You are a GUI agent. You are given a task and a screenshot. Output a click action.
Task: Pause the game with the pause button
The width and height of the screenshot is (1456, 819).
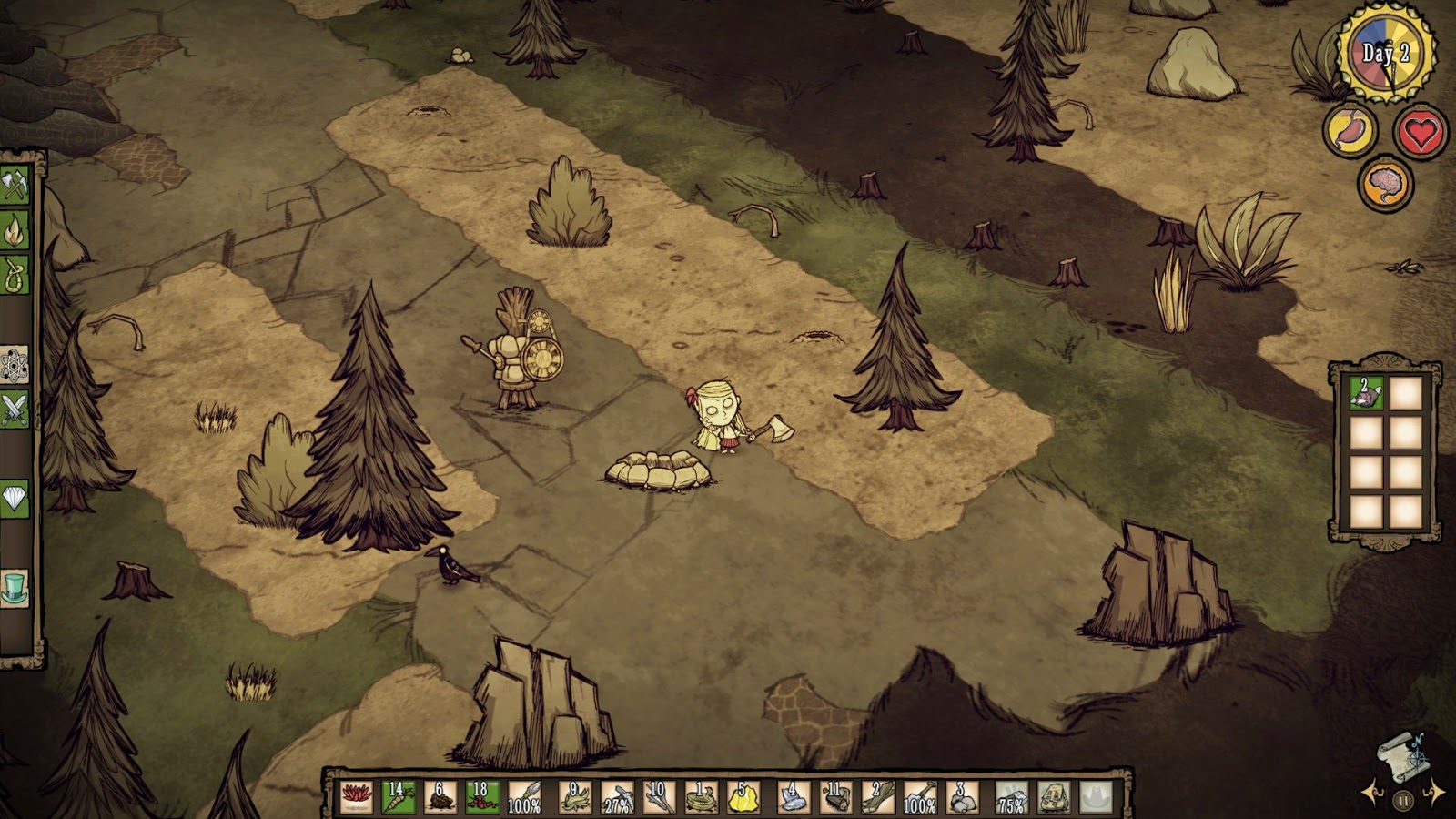click(x=1402, y=802)
